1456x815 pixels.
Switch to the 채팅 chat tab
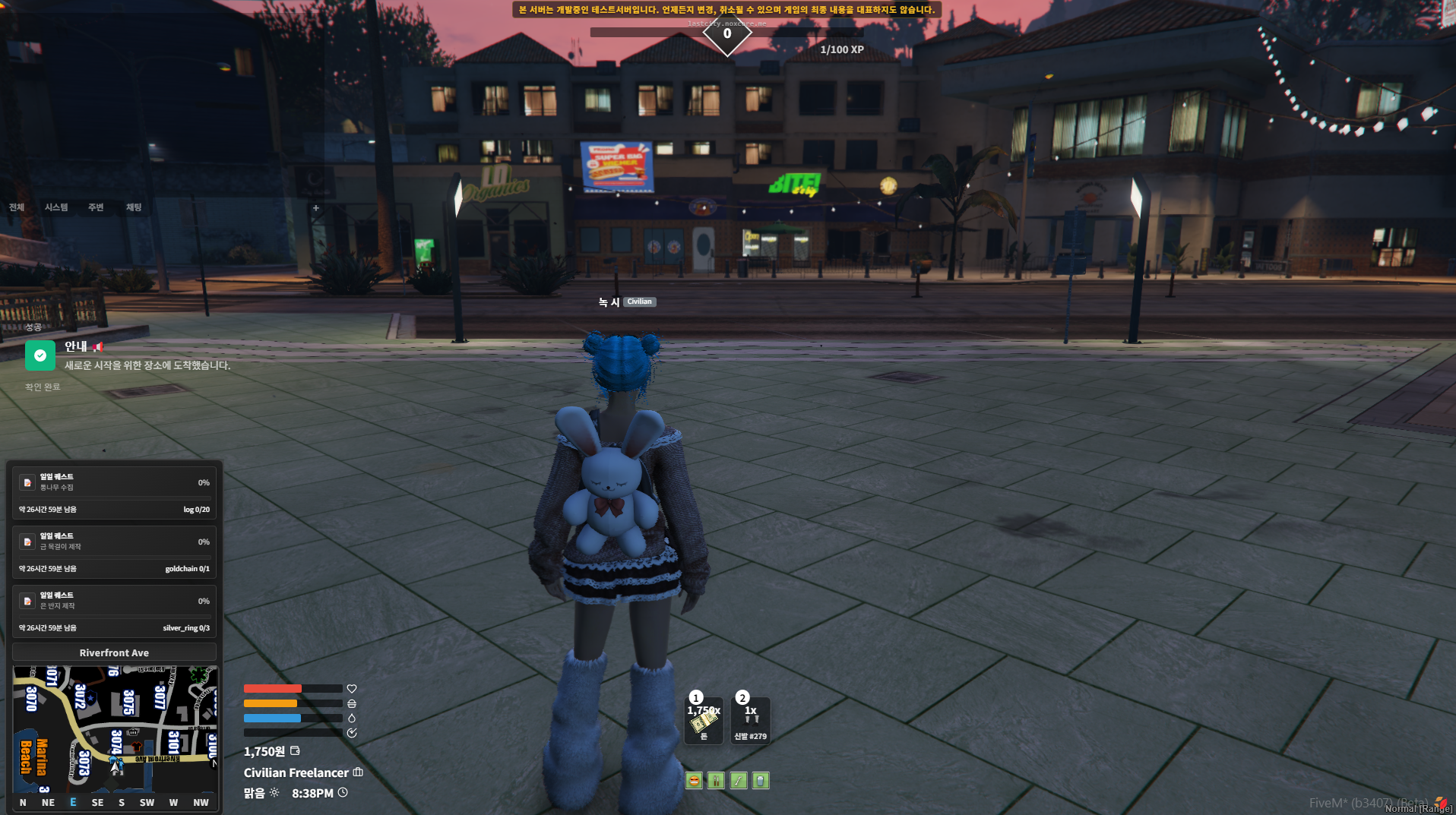[x=134, y=207]
